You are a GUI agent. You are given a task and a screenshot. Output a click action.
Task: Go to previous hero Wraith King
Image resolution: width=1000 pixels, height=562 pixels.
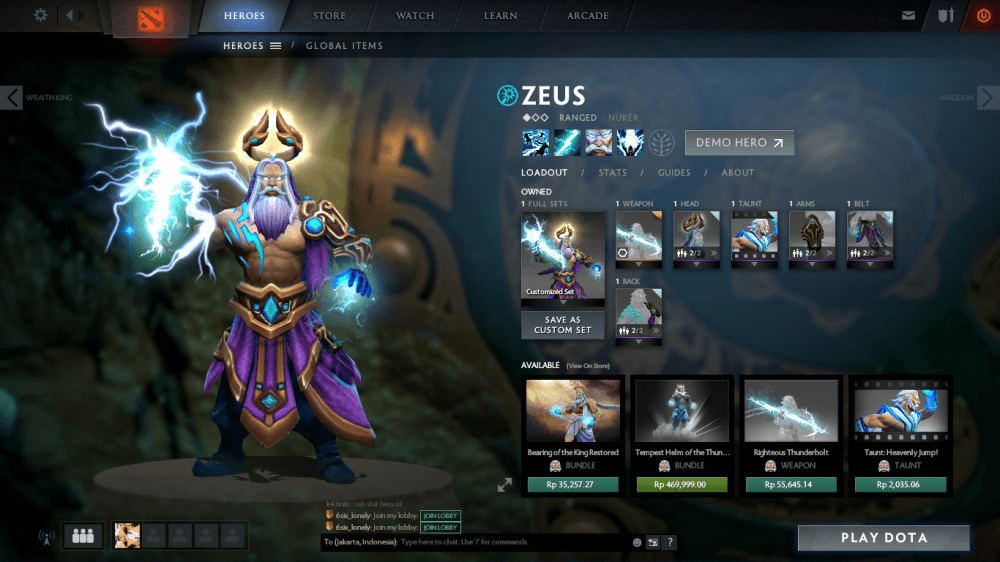click(12, 97)
